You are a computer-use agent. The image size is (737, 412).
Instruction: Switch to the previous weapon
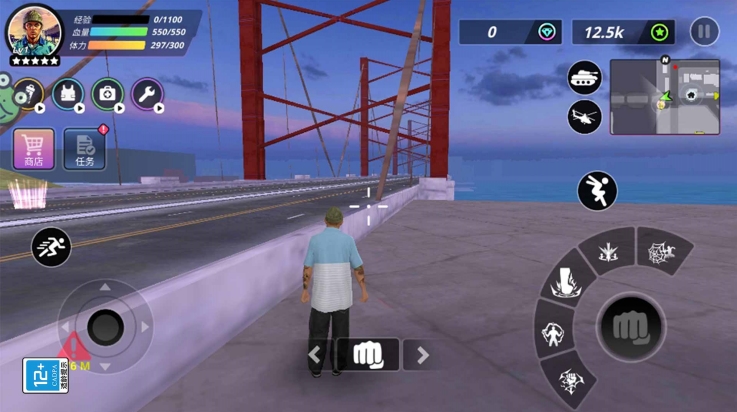[316, 354]
